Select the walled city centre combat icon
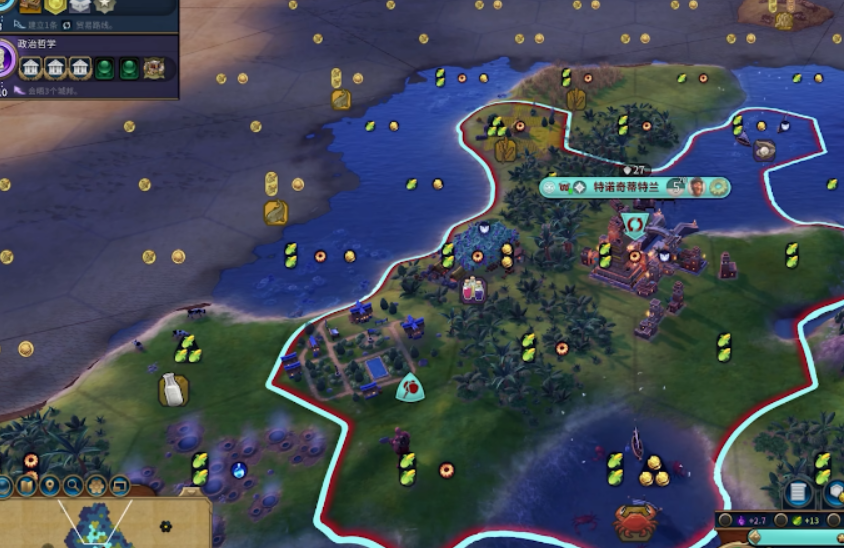 [x=633, y=222]
